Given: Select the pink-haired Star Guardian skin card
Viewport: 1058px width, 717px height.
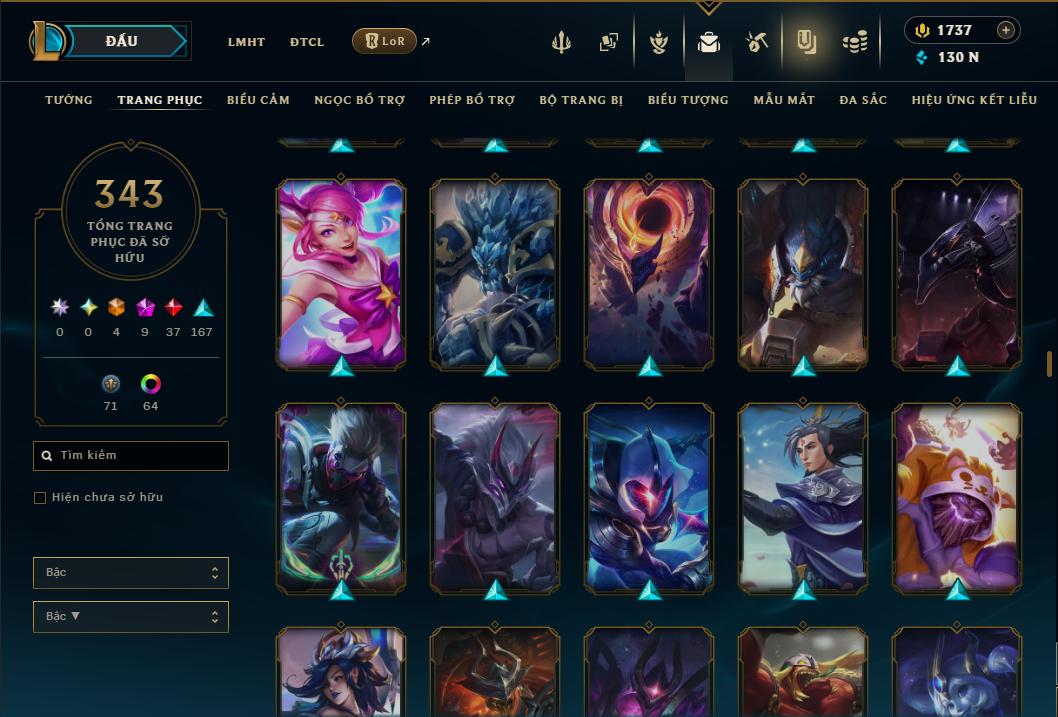Looking at the screenshot, I should pyautogui.click(x=341, y=272).
